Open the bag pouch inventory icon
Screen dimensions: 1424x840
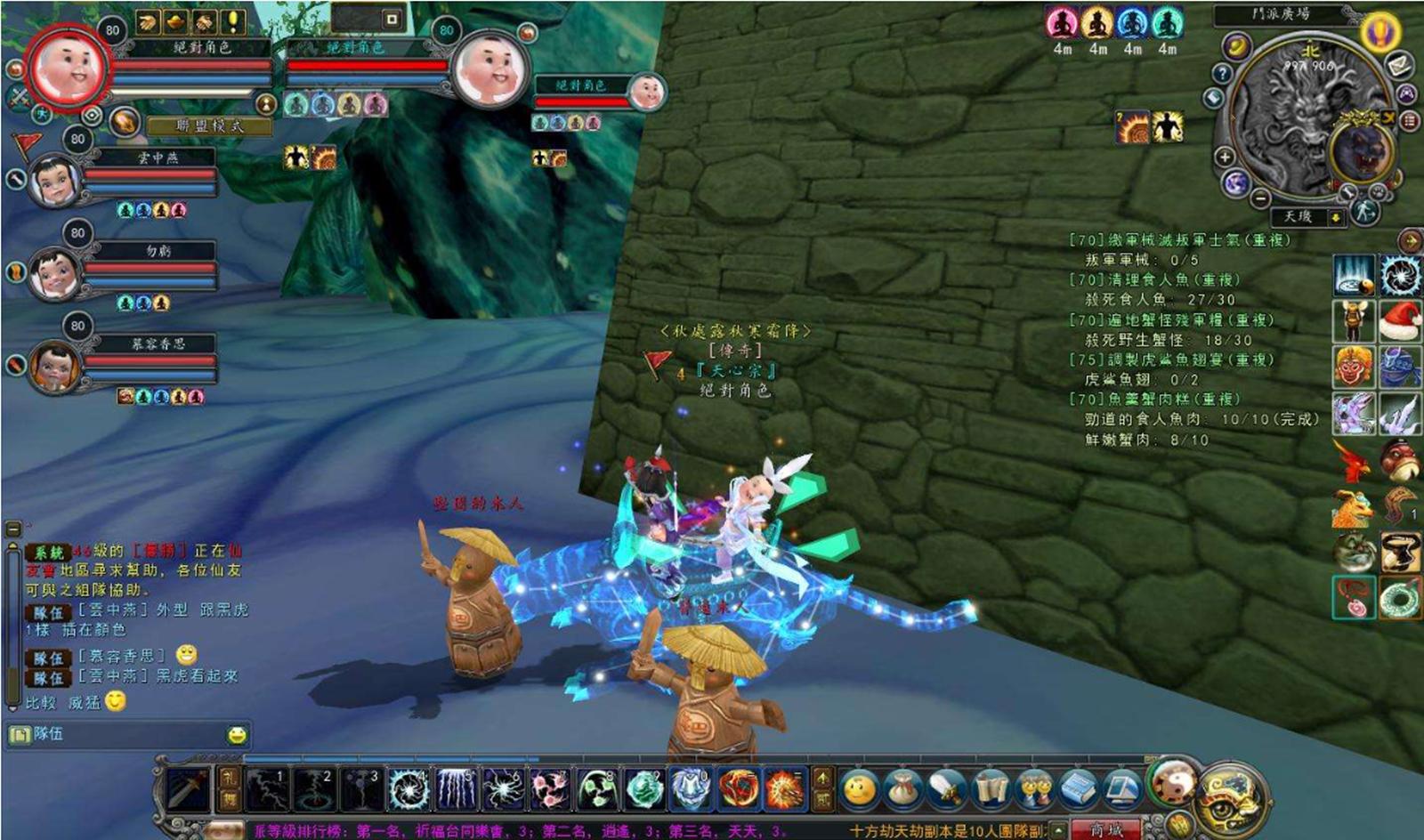[x=902, y=789]
